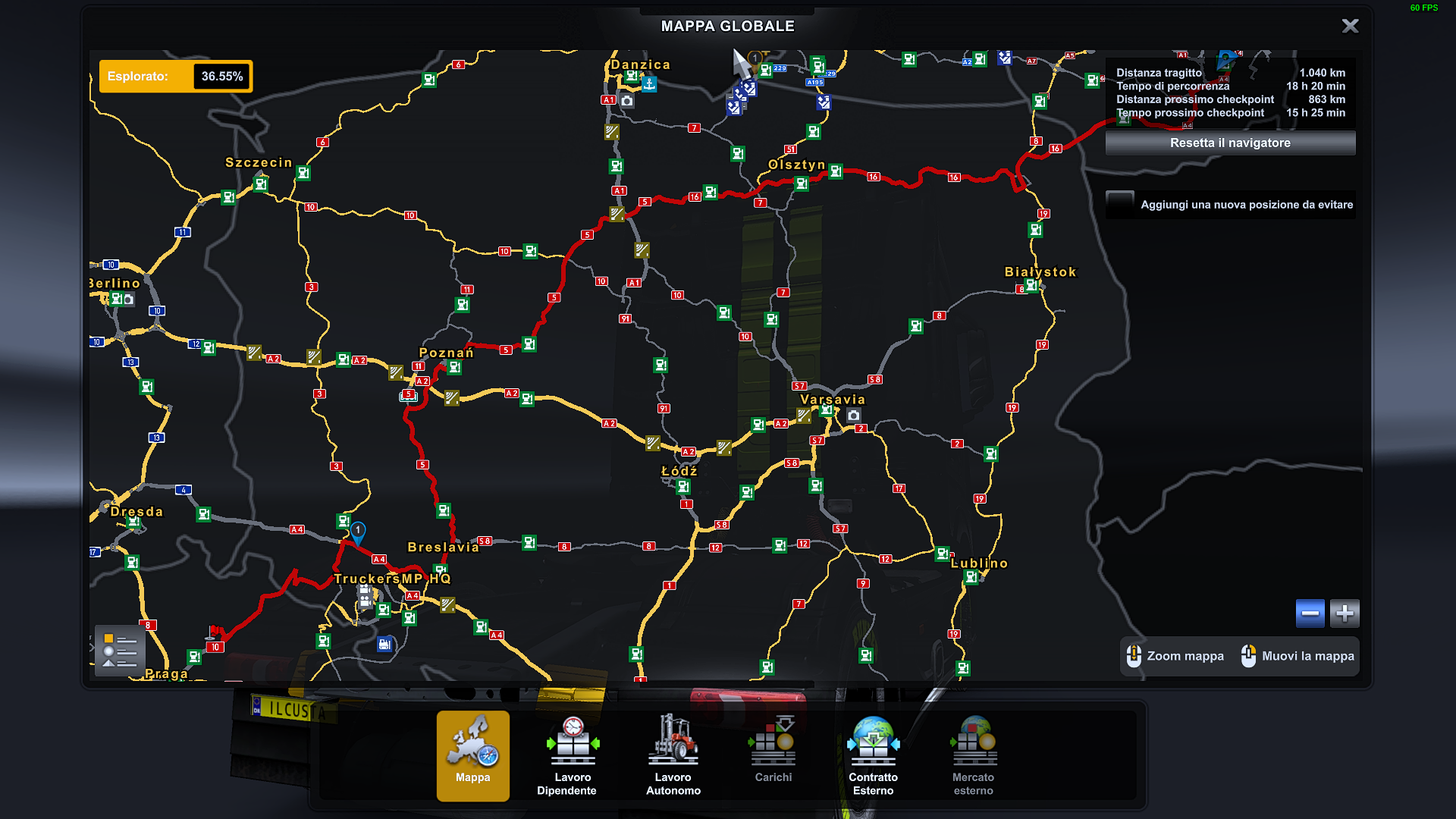The image size is (1456, 819).
Task: Open Contratto Esterno globe icon
Action: 872,739
